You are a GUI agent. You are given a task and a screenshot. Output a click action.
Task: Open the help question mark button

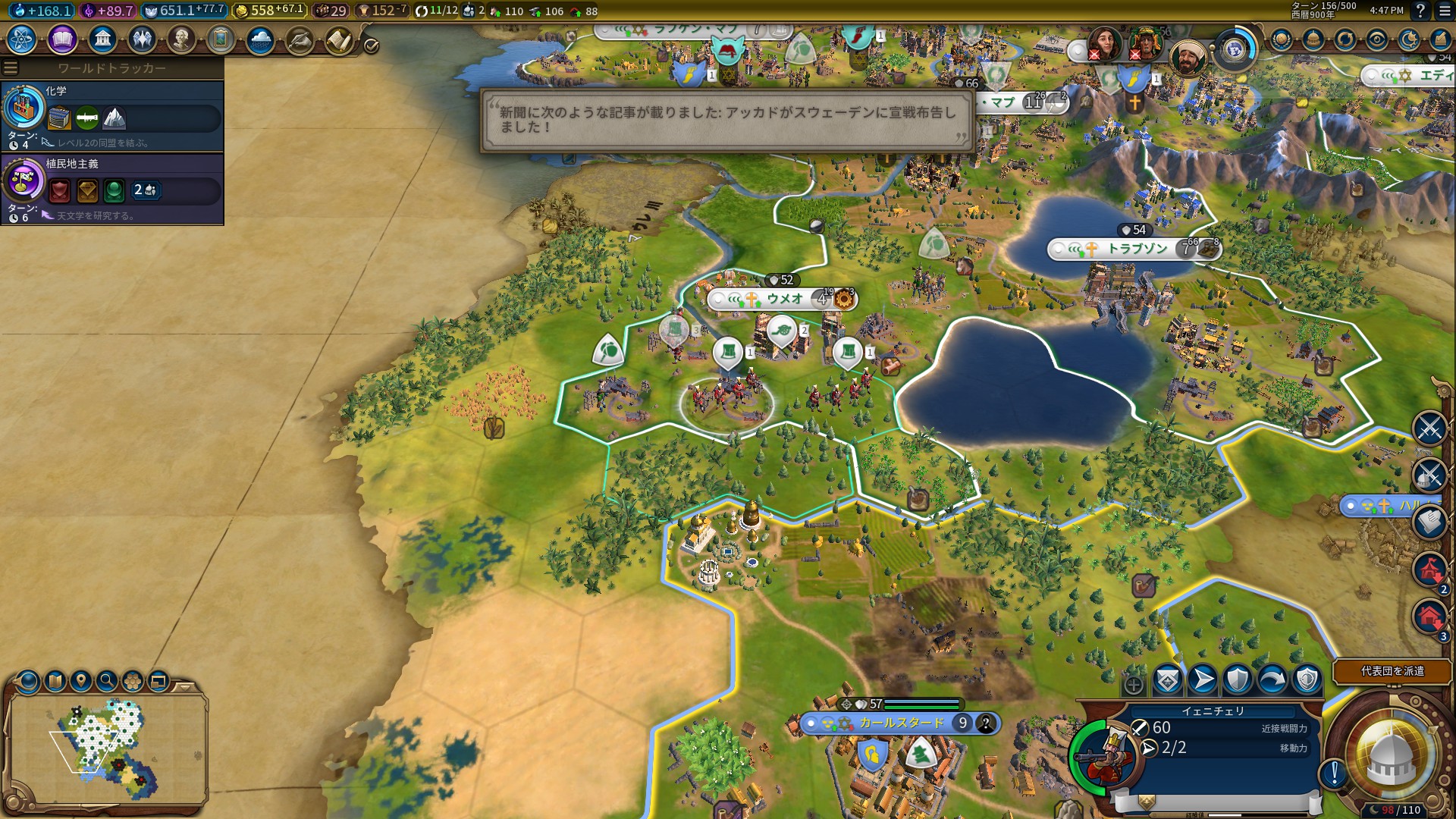(x=1420, y=11)
